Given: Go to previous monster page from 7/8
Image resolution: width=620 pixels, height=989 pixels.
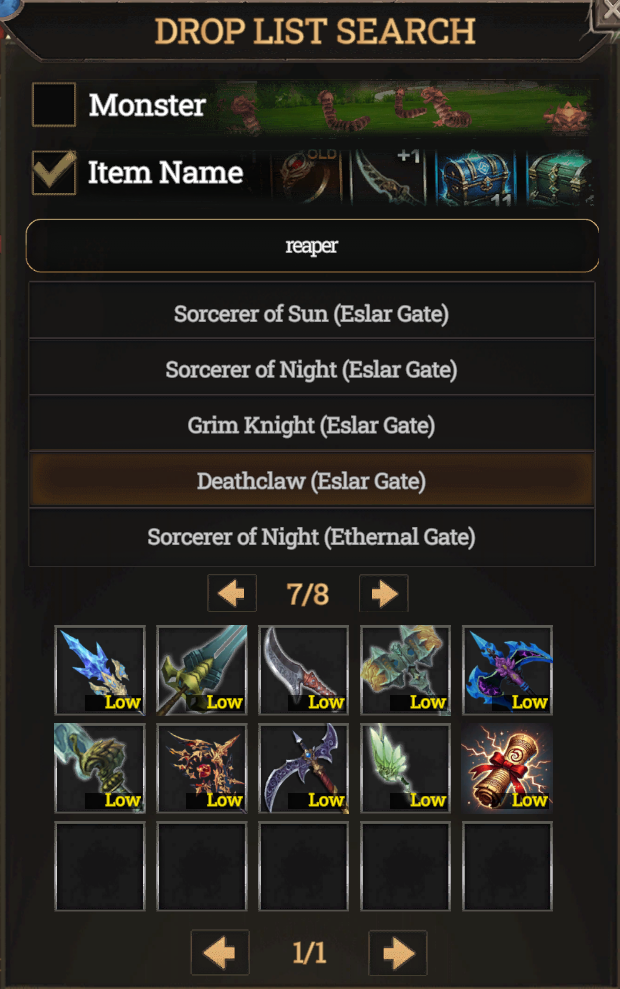Looking at the screenshot, I should click(x=232, y=594).
